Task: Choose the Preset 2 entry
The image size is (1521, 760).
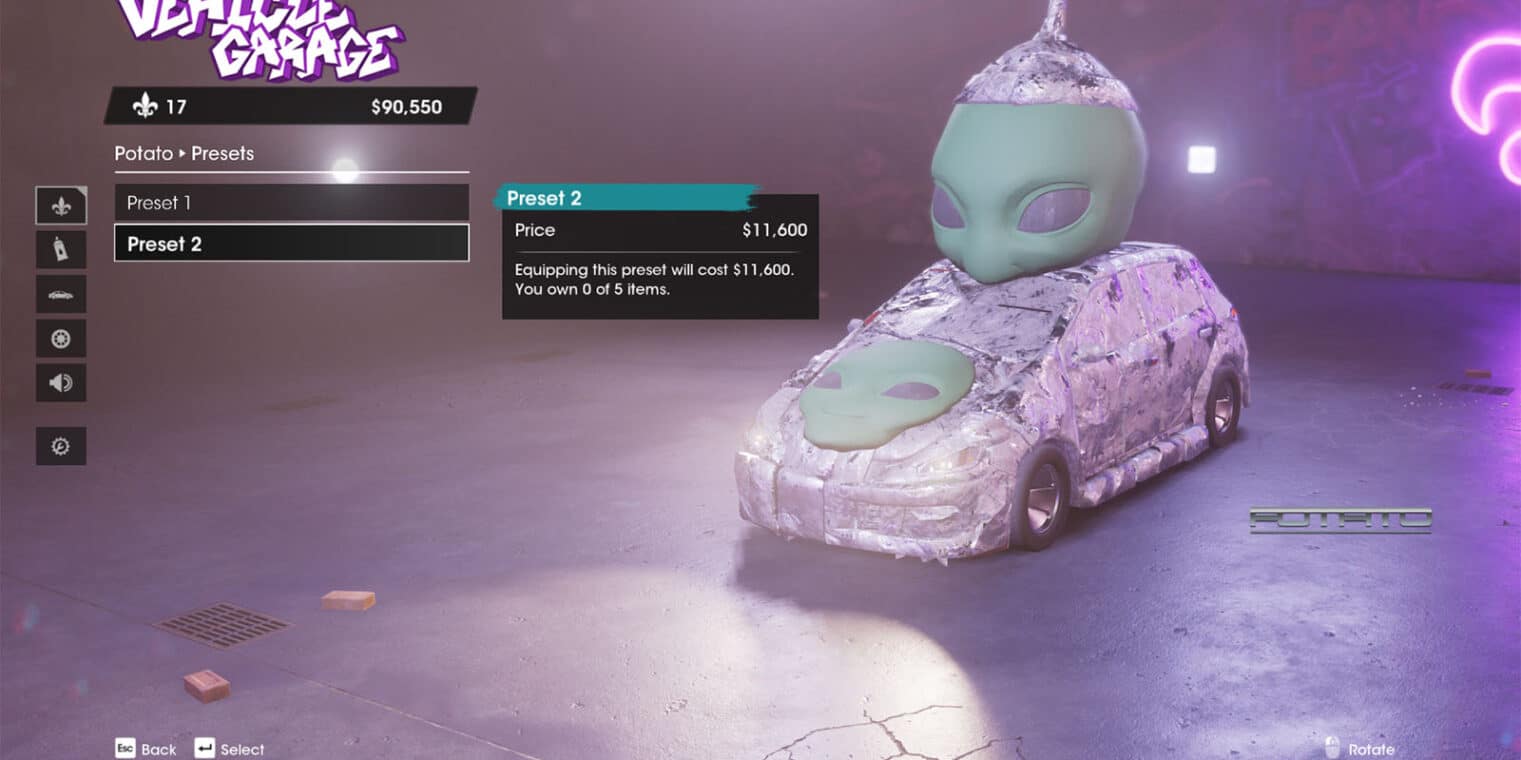Action: click(x=291, y=244)
